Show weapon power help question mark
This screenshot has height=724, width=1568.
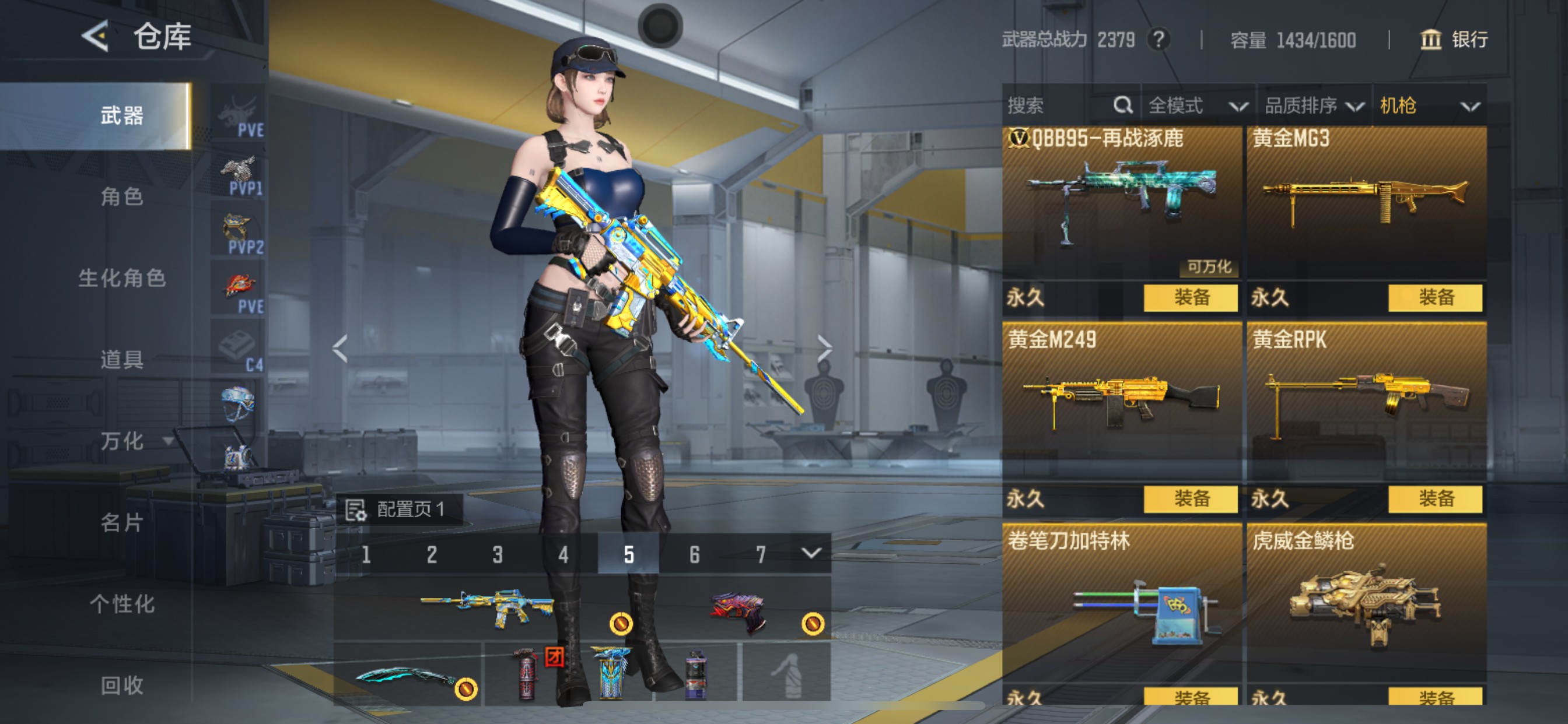[1158, 40]
